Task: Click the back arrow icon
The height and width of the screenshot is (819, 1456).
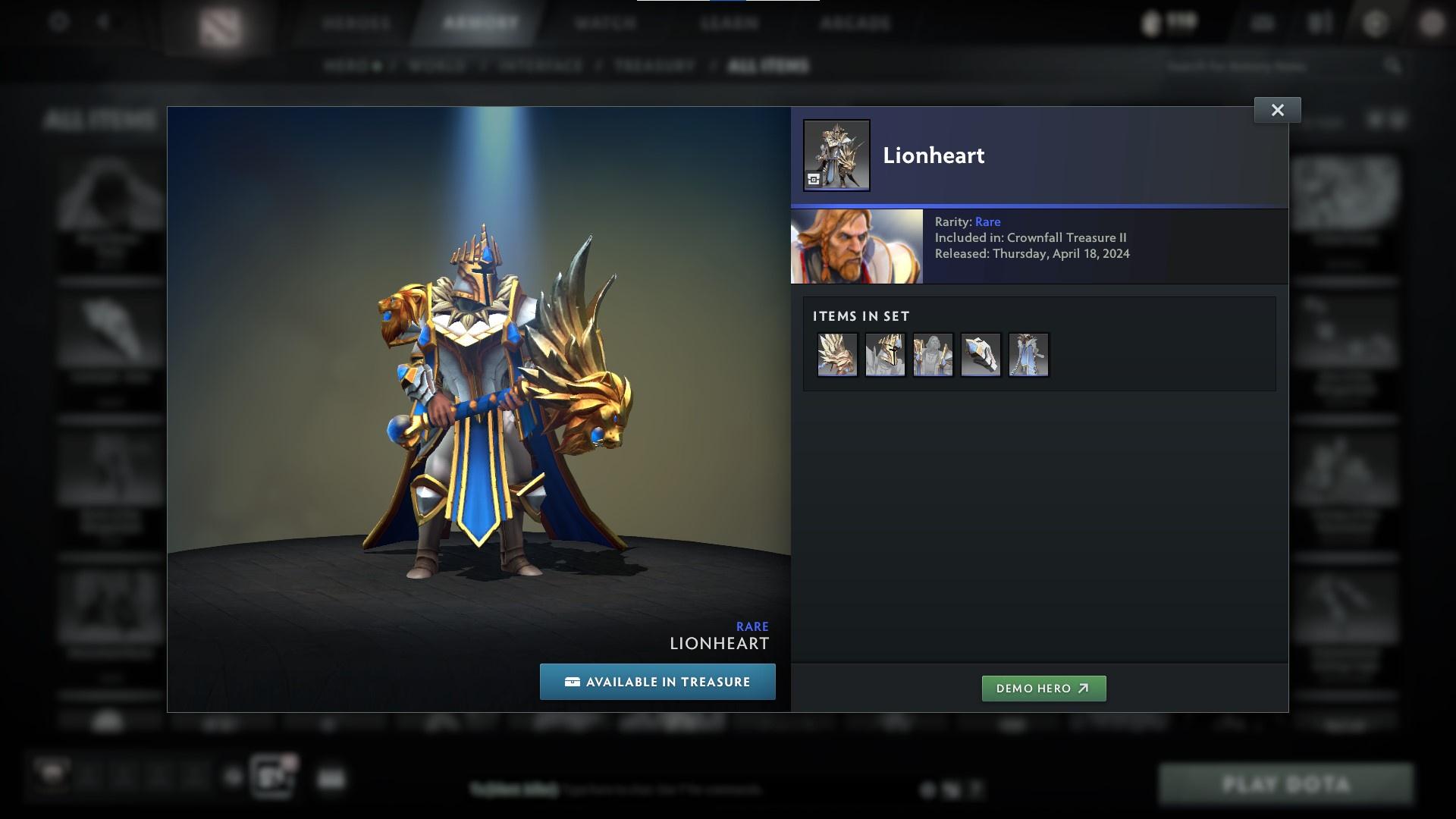Action: tap(102, 23)
